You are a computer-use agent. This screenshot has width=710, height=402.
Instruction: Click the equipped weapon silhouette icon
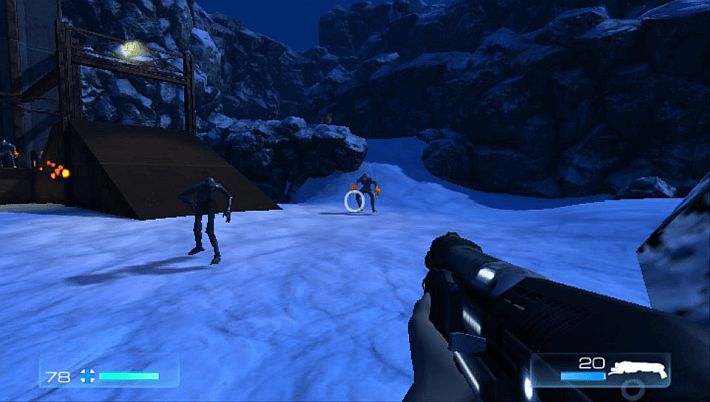pyautogui.click(x=639, y=369)
